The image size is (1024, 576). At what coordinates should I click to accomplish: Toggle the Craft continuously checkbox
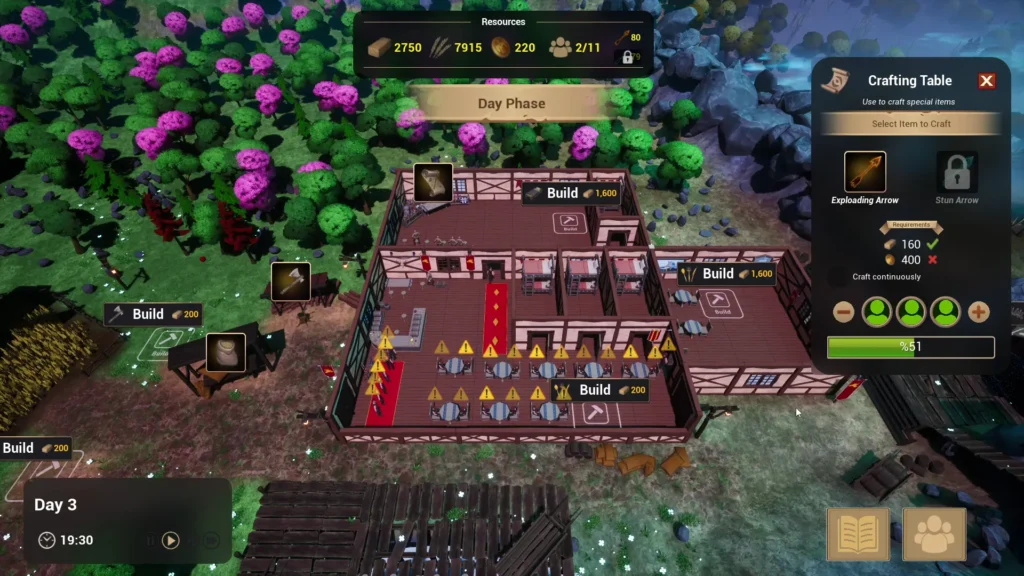[837, 277]
